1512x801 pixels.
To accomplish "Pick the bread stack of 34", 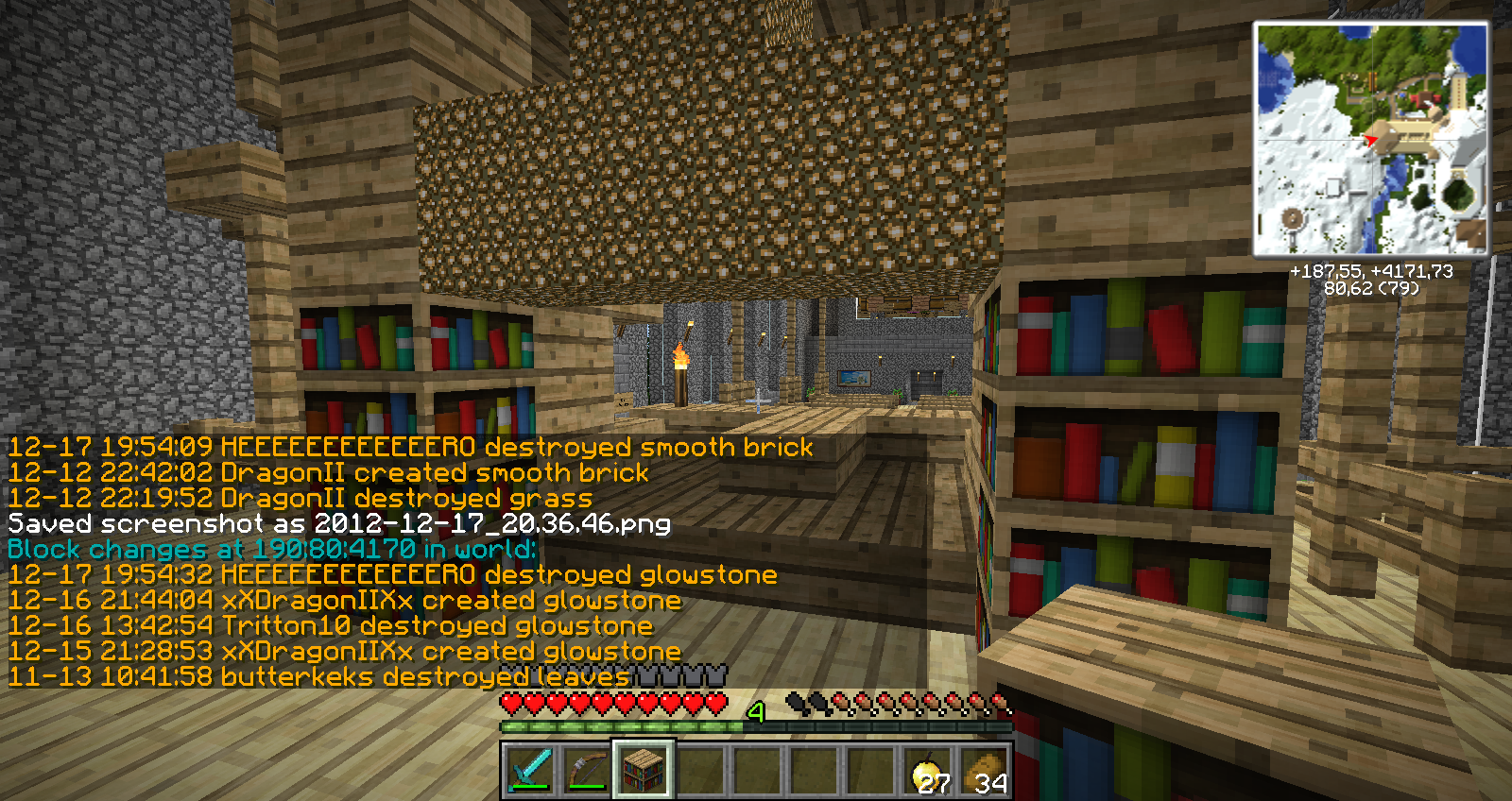I will coord(984,770).
